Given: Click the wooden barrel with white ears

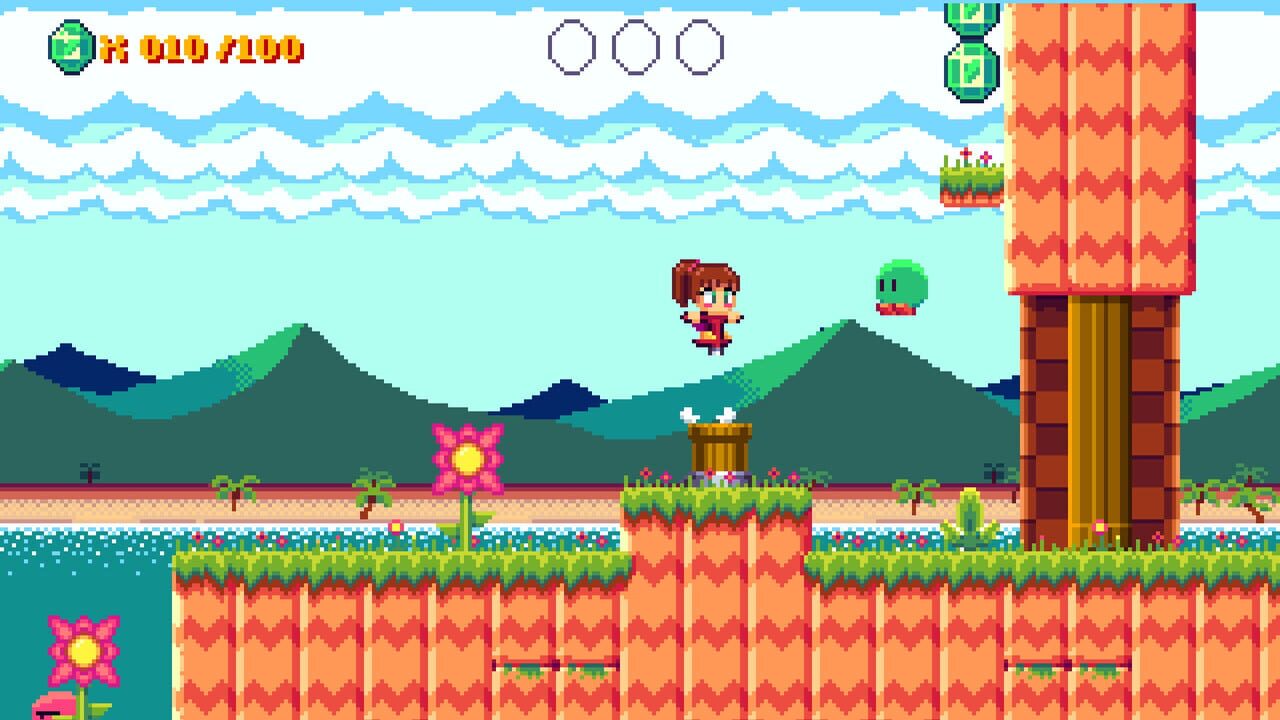Looking at the screenshot, I should (718, 445).
